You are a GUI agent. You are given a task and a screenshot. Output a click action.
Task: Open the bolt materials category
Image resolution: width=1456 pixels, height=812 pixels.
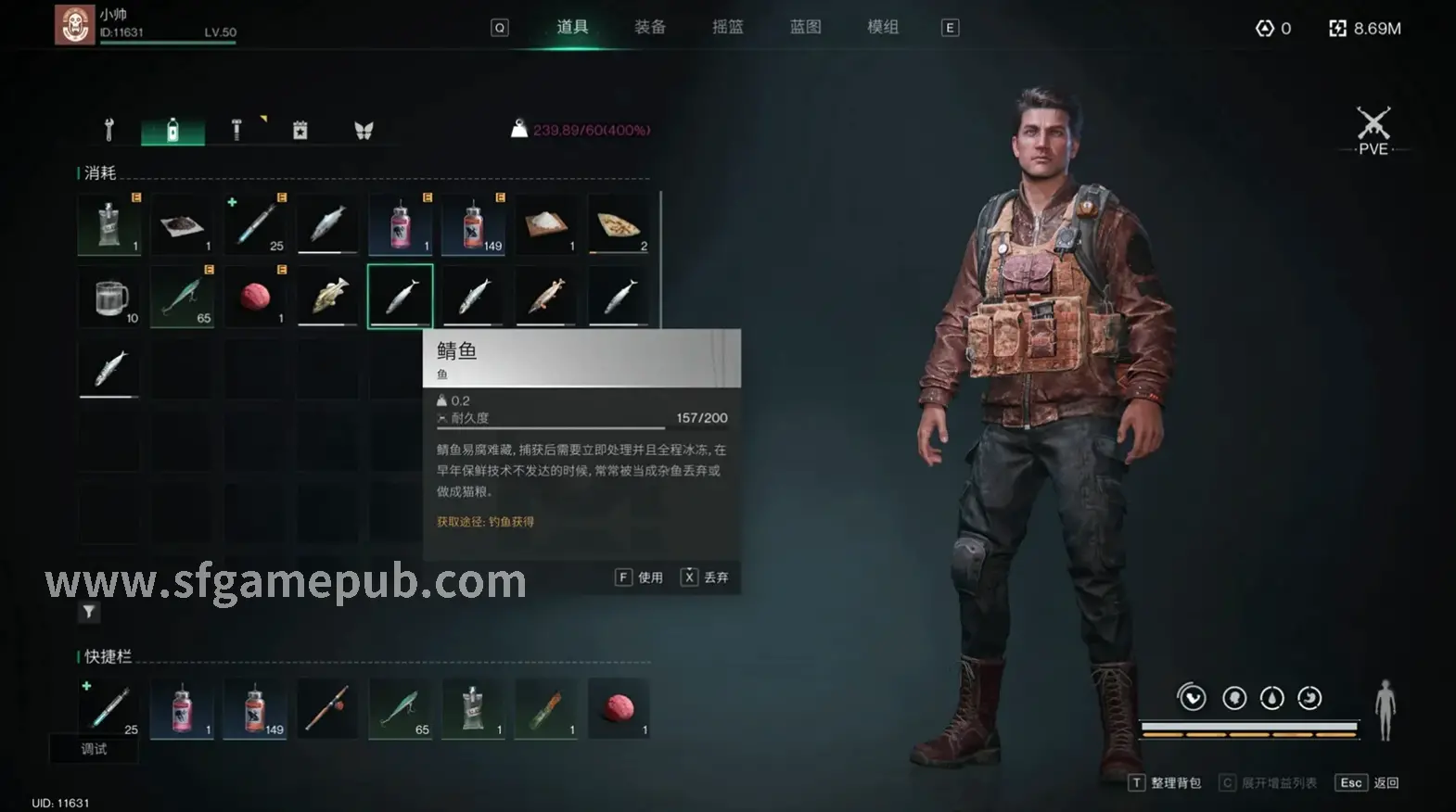point(236,130)
